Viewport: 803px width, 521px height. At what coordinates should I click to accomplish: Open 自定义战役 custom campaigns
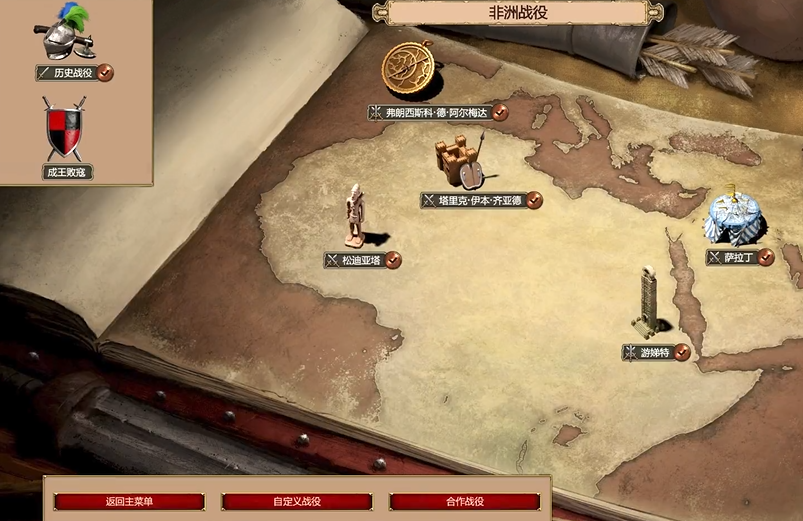[x=296, y=502]
